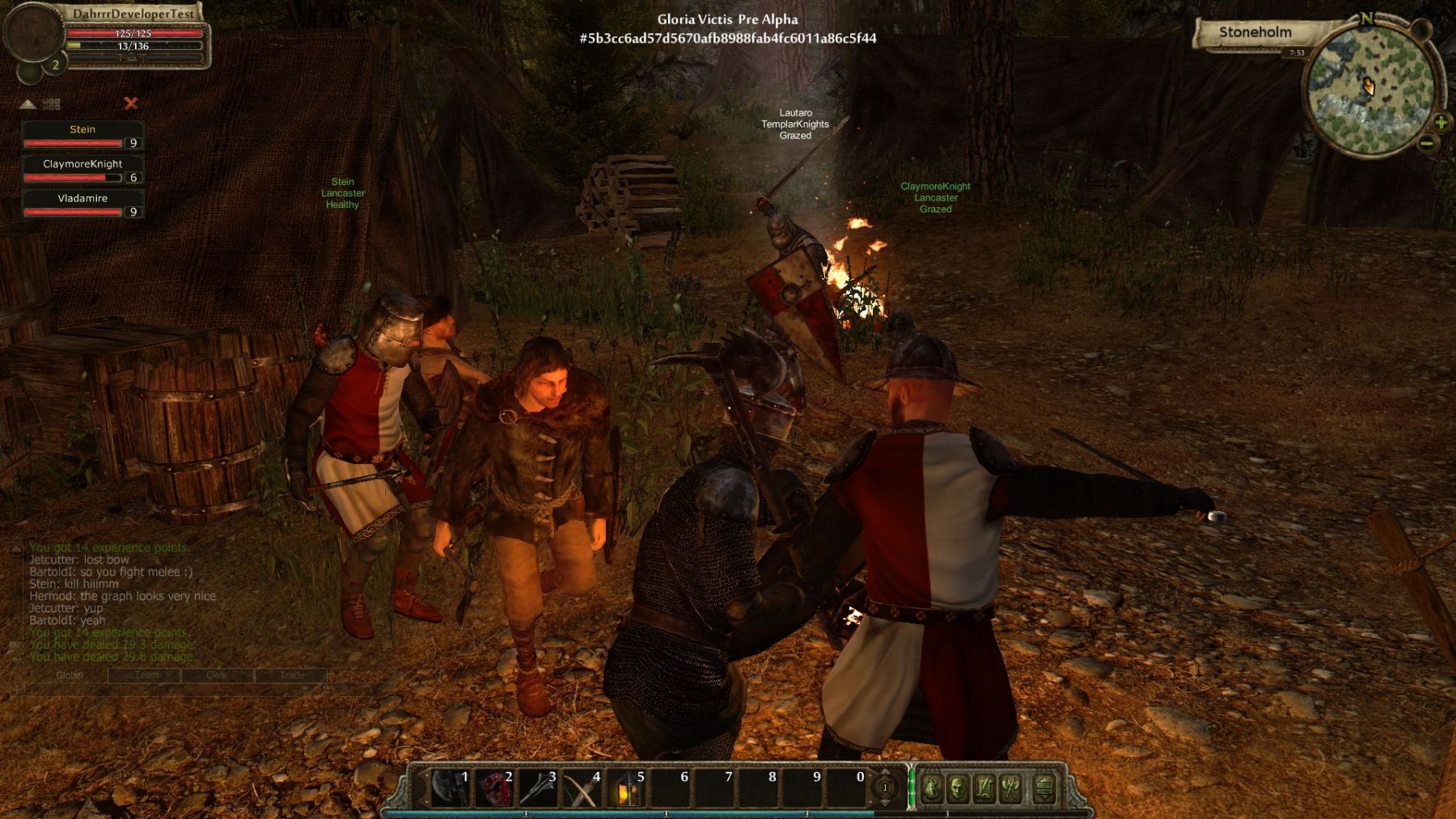Screen dimensions: 1456x819
Task: Open the scroll journal icon
Action: [x=984, y=788]
